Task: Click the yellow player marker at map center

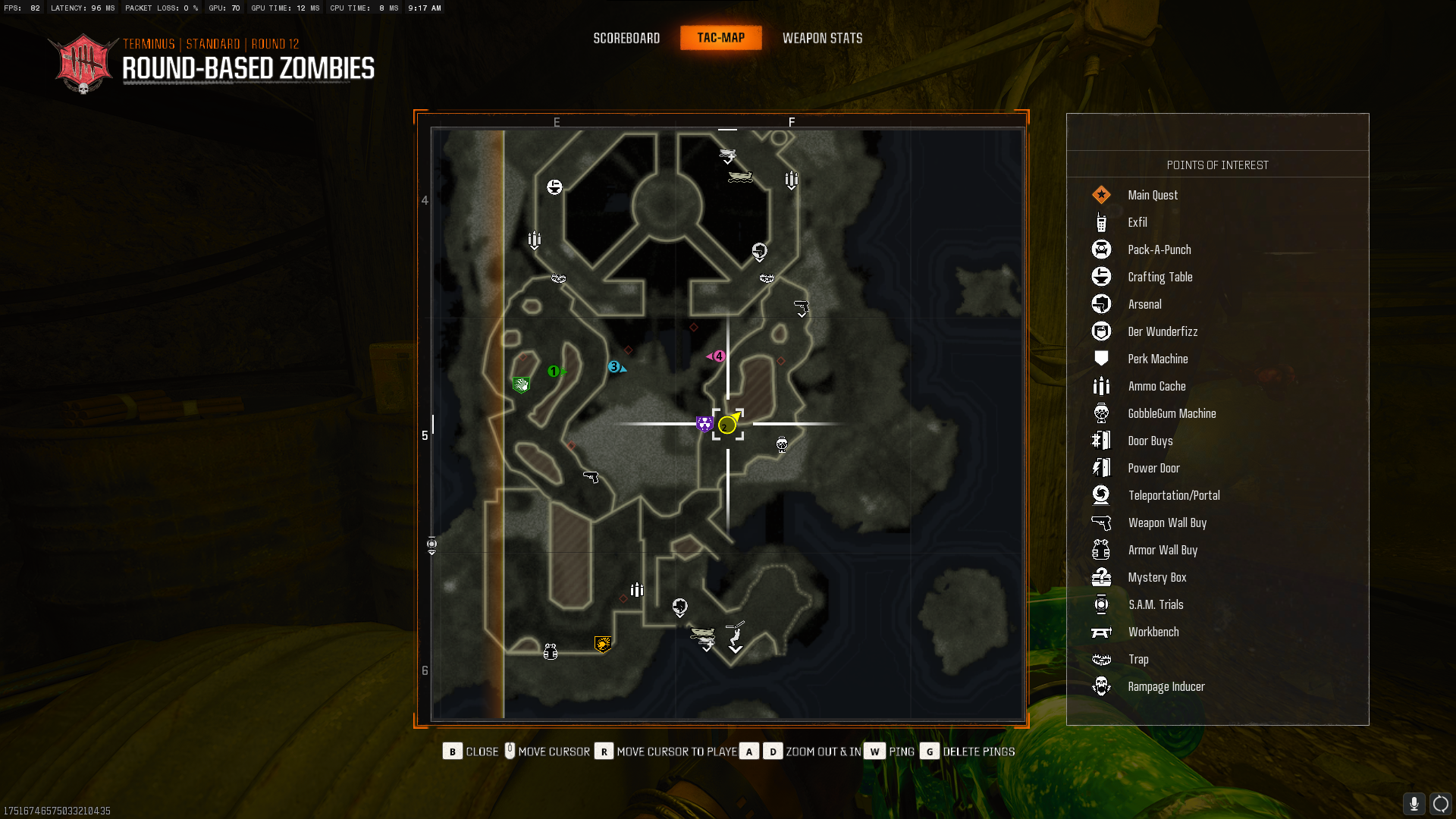Action: 727,425
